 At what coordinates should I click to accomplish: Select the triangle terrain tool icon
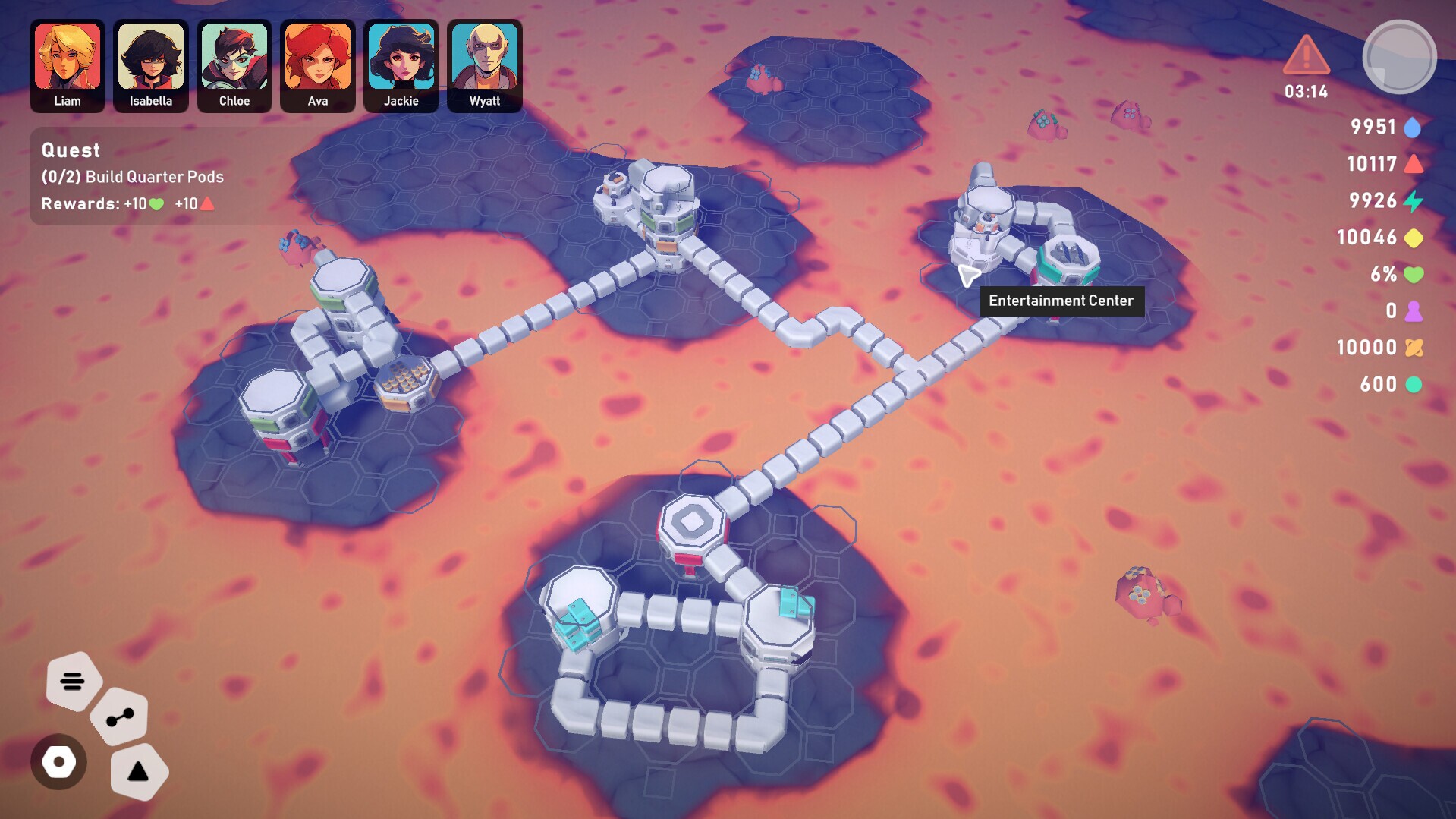pyautogui.click(x=137, y=772)
